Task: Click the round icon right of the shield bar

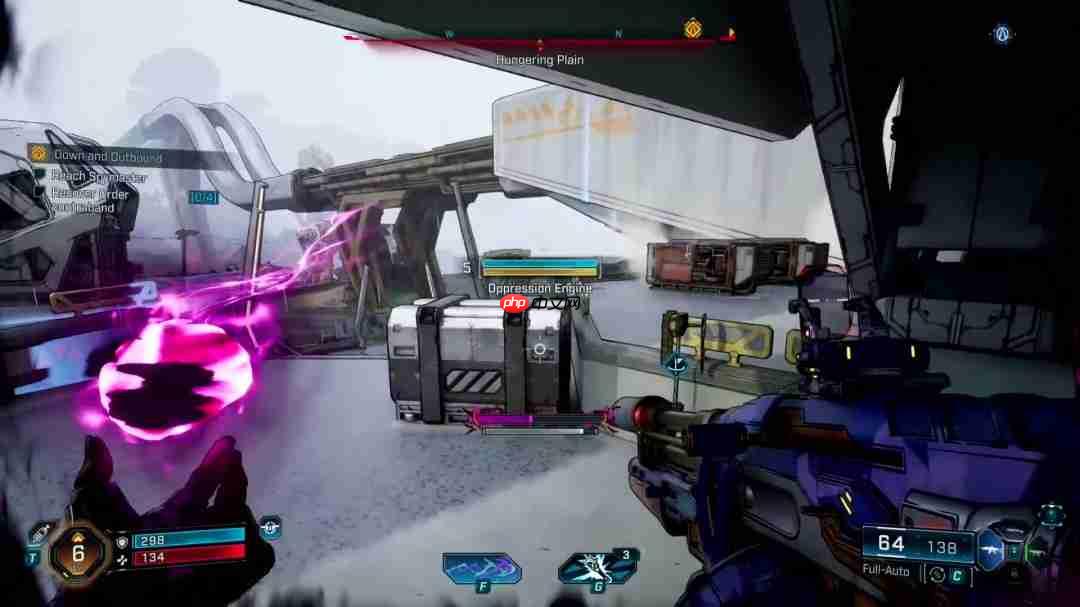Action: pos(269,527)
